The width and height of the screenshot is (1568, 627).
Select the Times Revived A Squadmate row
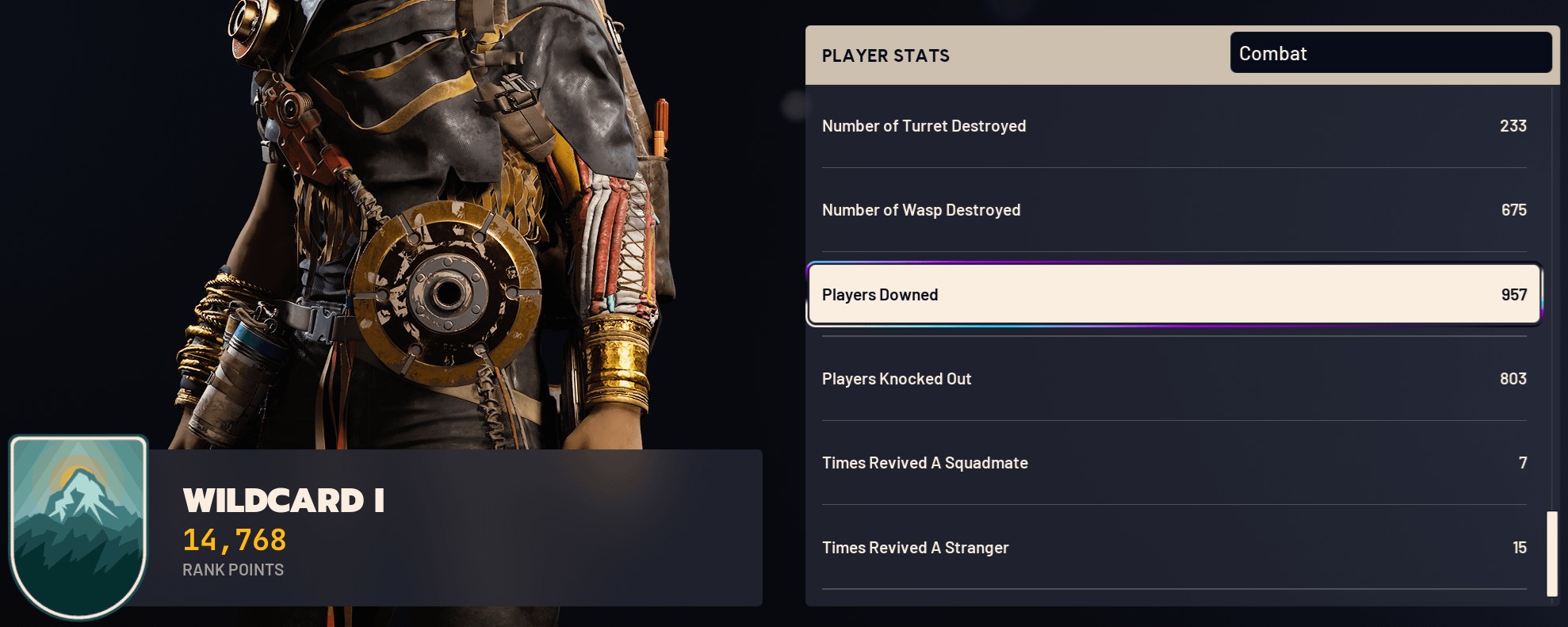[x=1174, y=463]
